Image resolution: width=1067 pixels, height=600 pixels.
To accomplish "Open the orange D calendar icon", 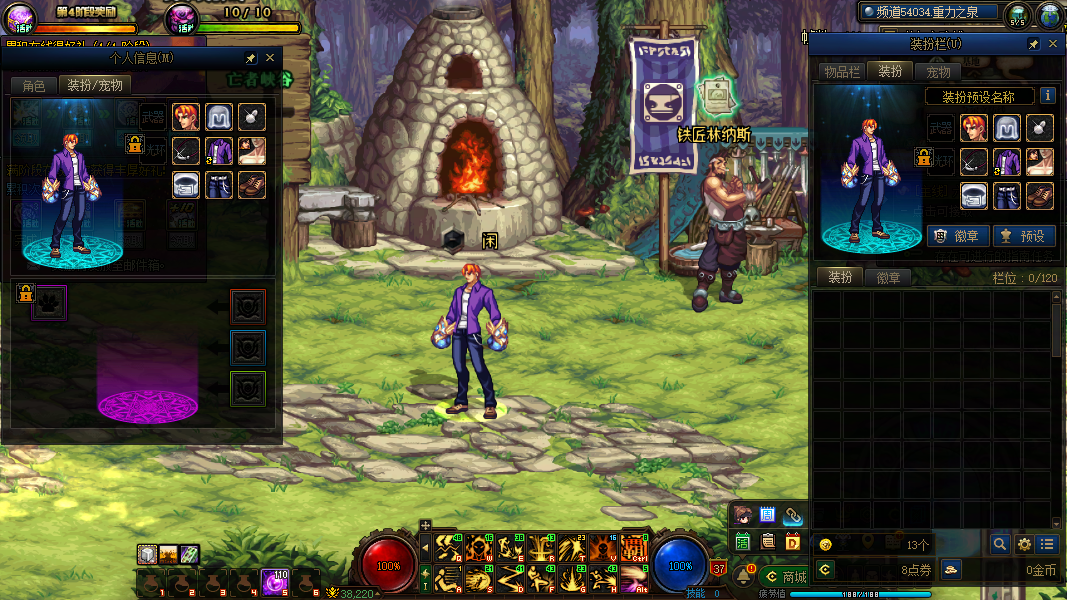I will [x=793, y=542].
